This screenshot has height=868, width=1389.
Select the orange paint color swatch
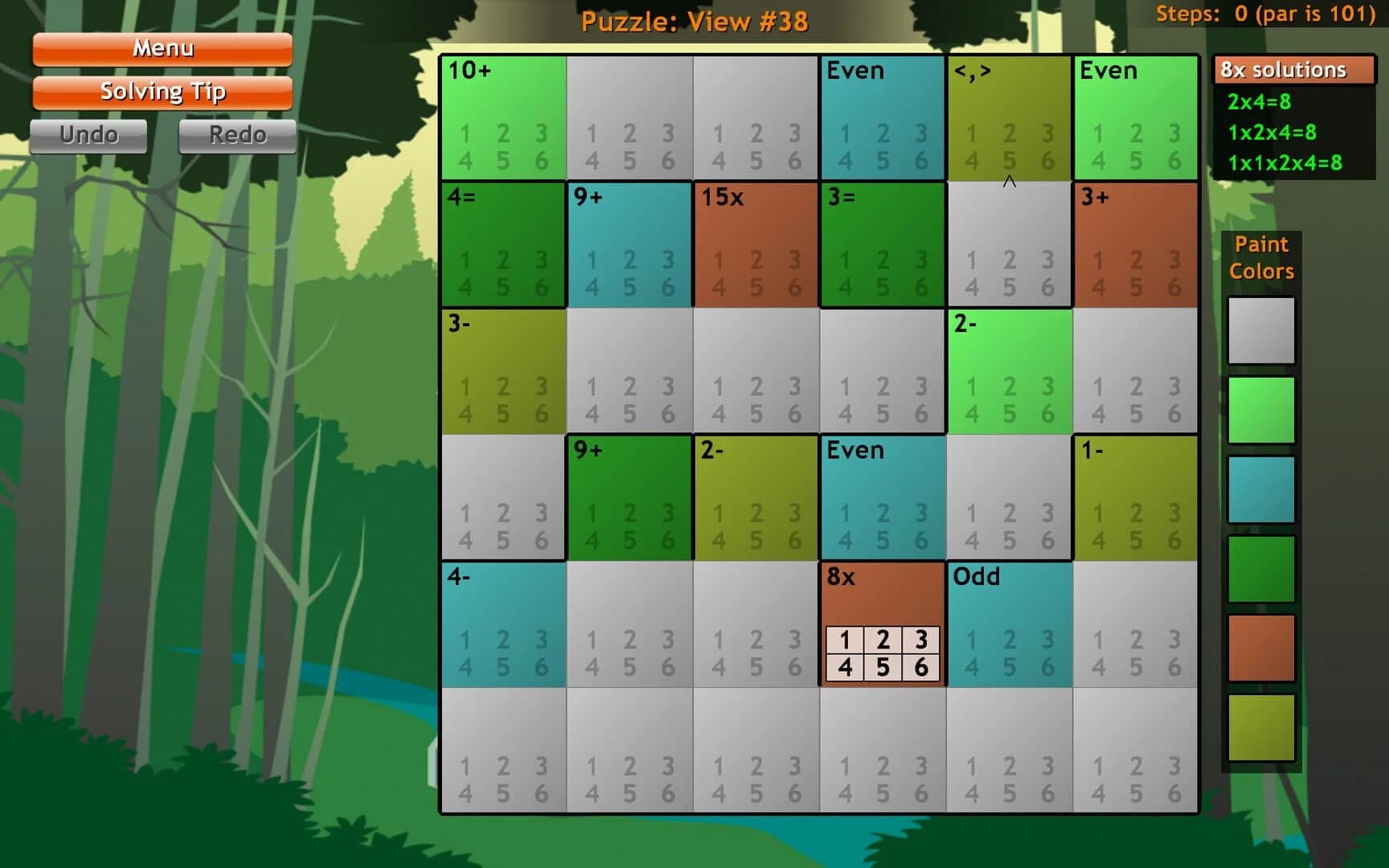tap(1261, 647)
